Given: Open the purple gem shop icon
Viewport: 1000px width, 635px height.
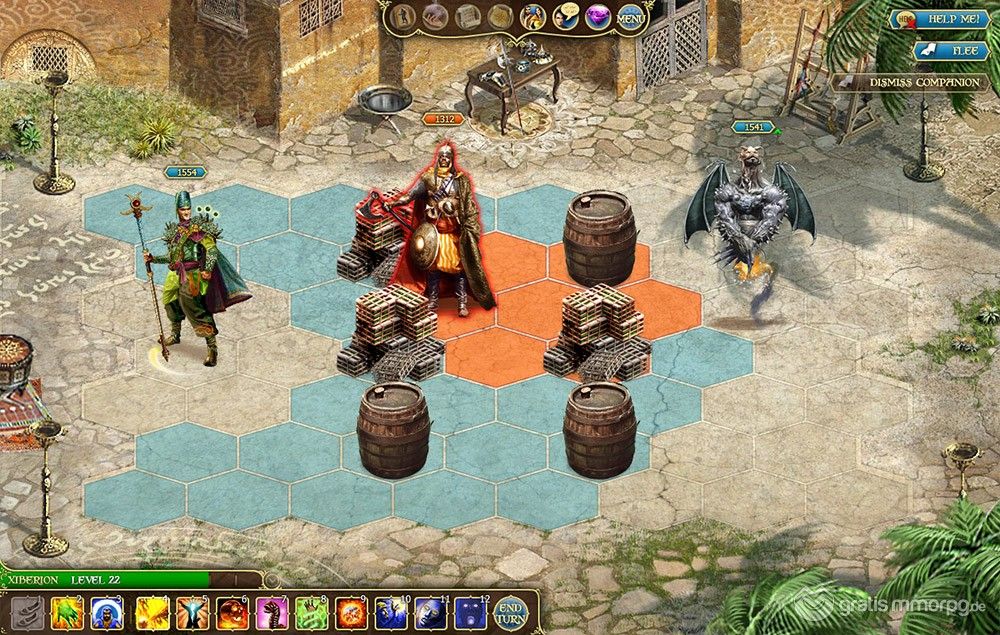Looking at the screenshot, I should click(598, 17).
